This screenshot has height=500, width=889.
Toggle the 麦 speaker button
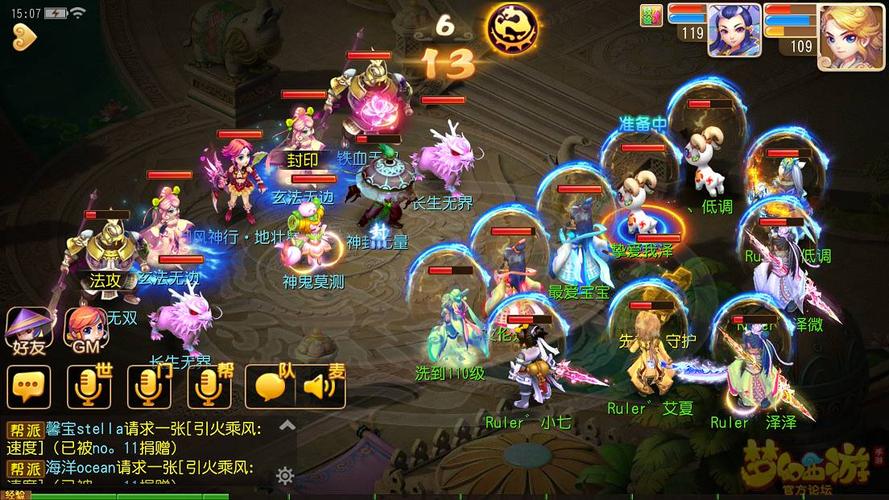point(321,386)
